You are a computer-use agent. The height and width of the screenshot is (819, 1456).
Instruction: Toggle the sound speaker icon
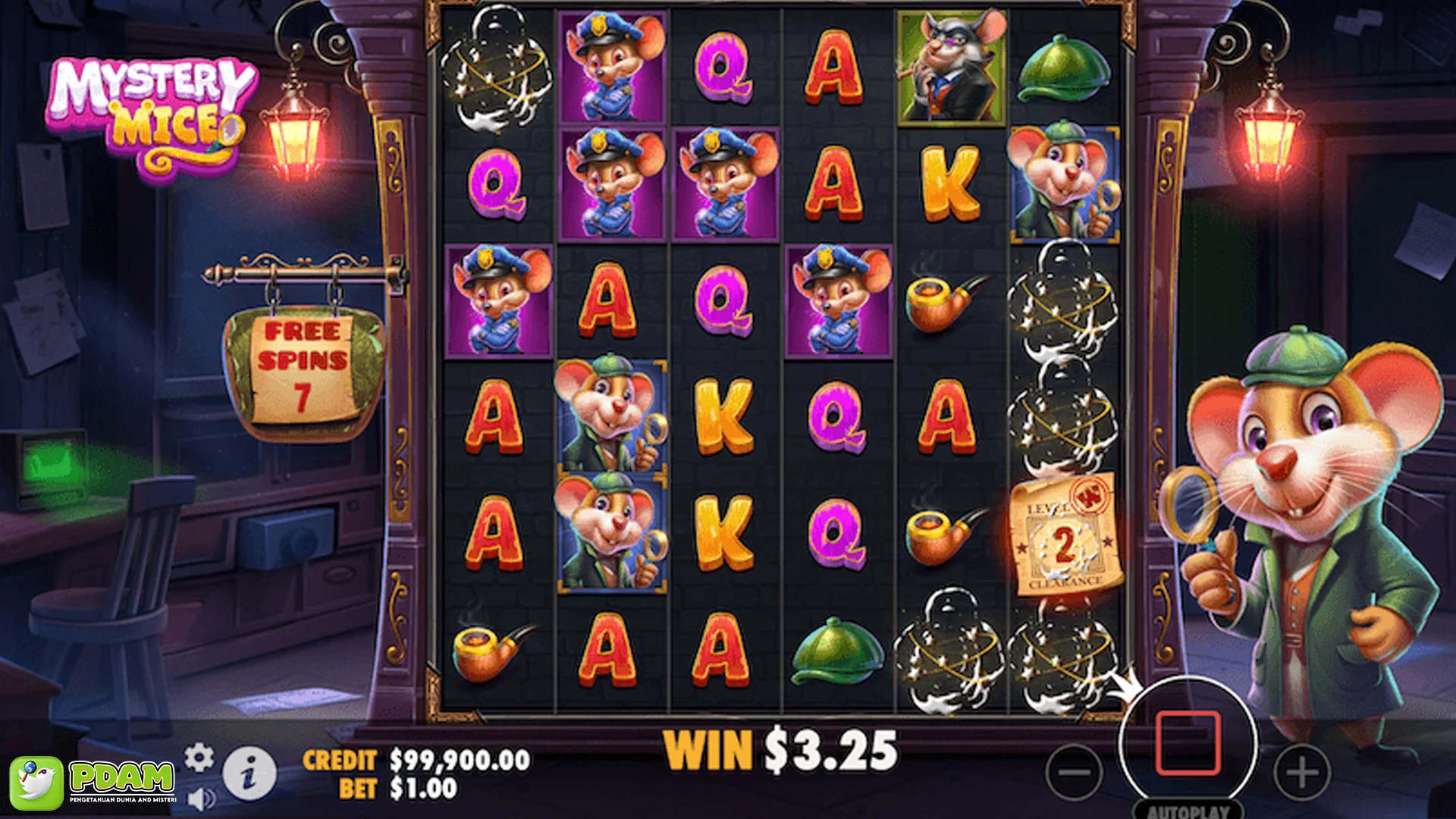pos(200,799)
